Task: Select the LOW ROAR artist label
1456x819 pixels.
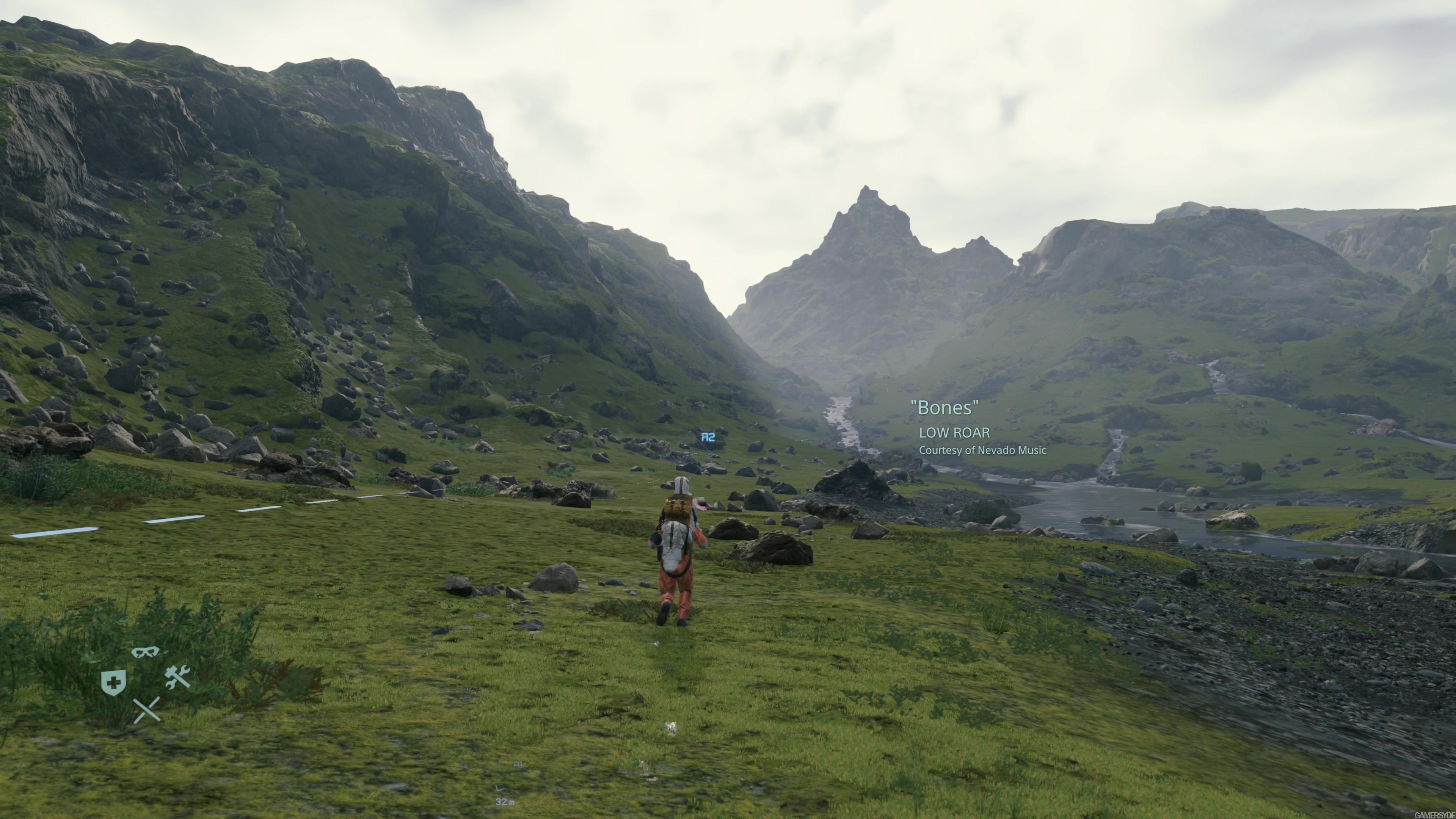Action: pos(955,433)
